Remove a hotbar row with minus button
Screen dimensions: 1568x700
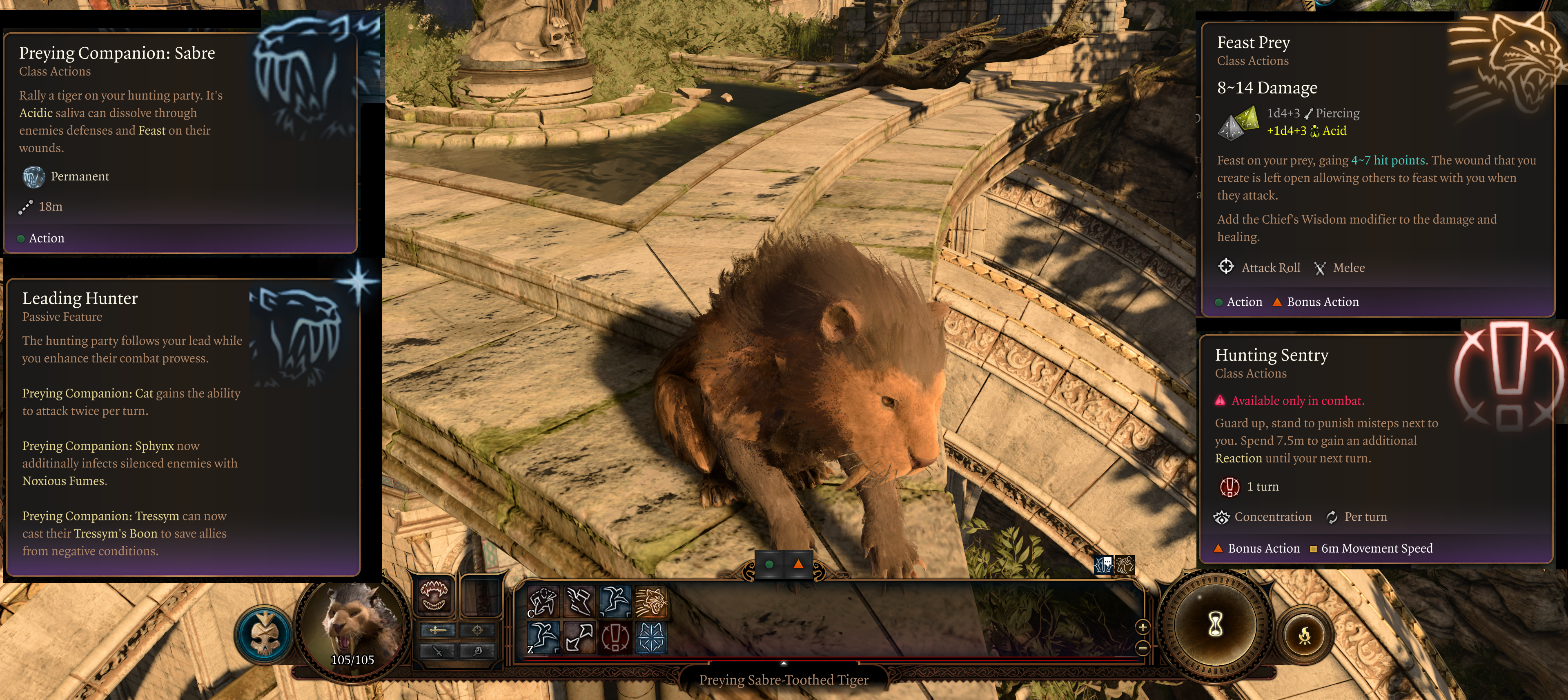click(1143, 648)
